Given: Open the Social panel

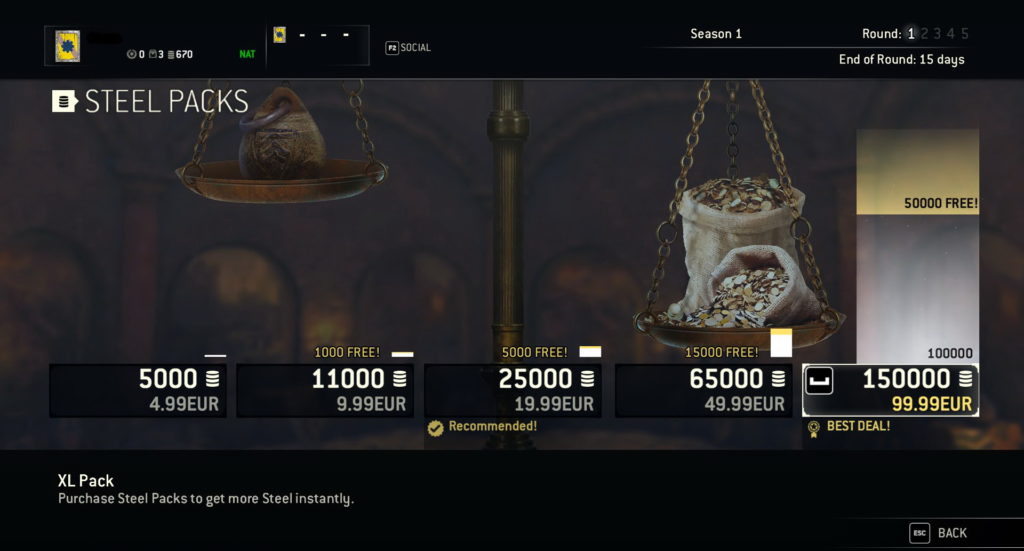Looking at the screenshot, I should [x=409, y=47].
